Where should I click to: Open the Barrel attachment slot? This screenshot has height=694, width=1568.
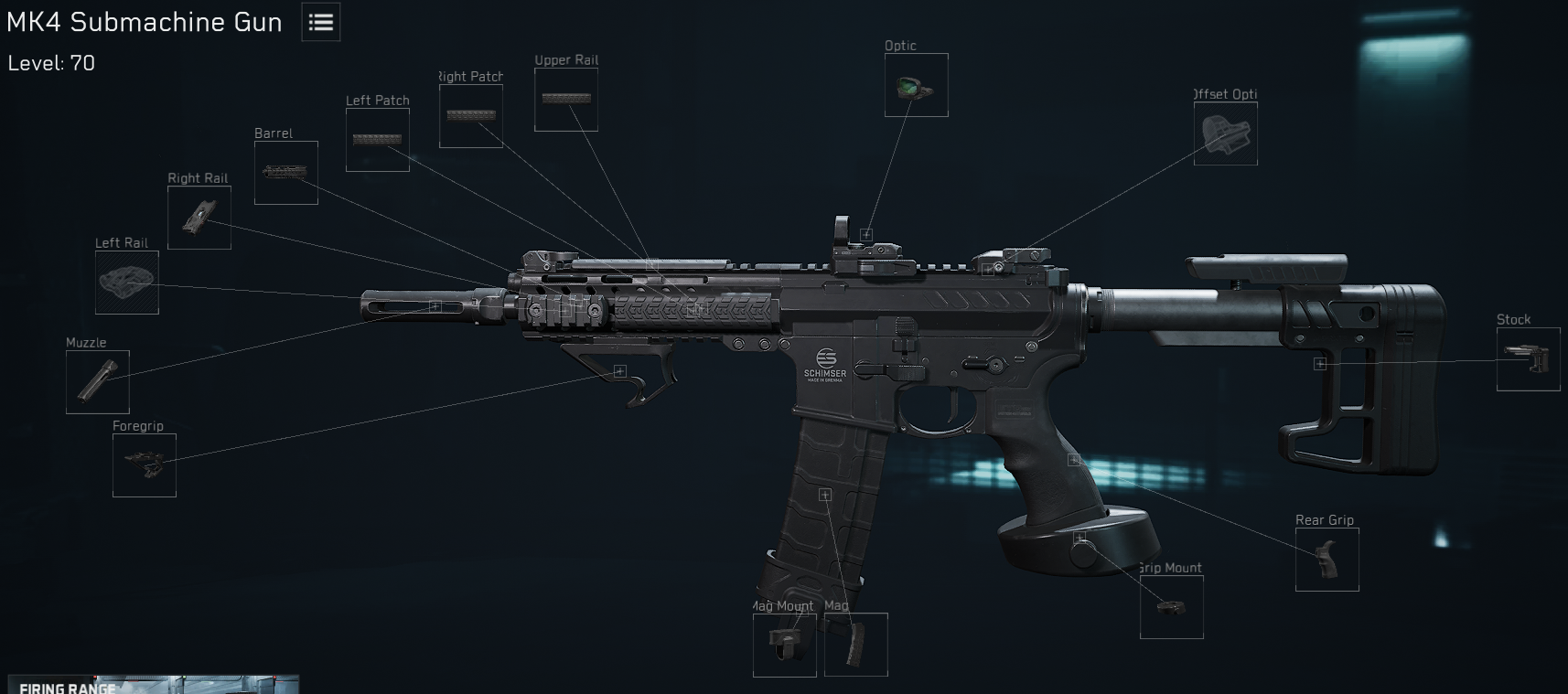(x=285, y=173)
